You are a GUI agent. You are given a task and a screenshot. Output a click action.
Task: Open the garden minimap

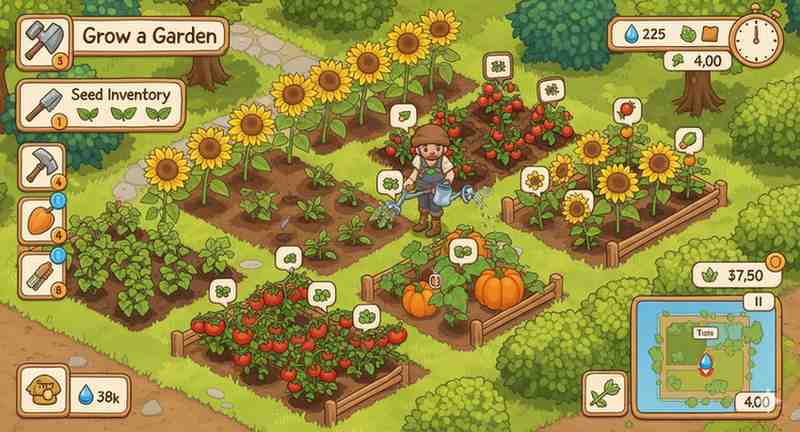pyautogui.click(x=702, y=352)
